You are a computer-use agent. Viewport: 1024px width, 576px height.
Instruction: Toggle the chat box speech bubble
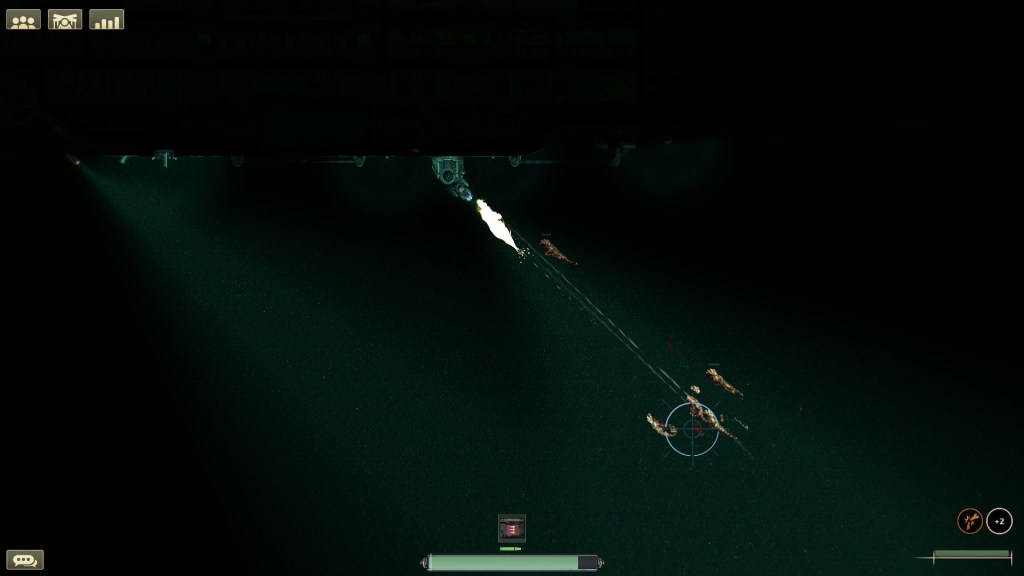[25, 560]
